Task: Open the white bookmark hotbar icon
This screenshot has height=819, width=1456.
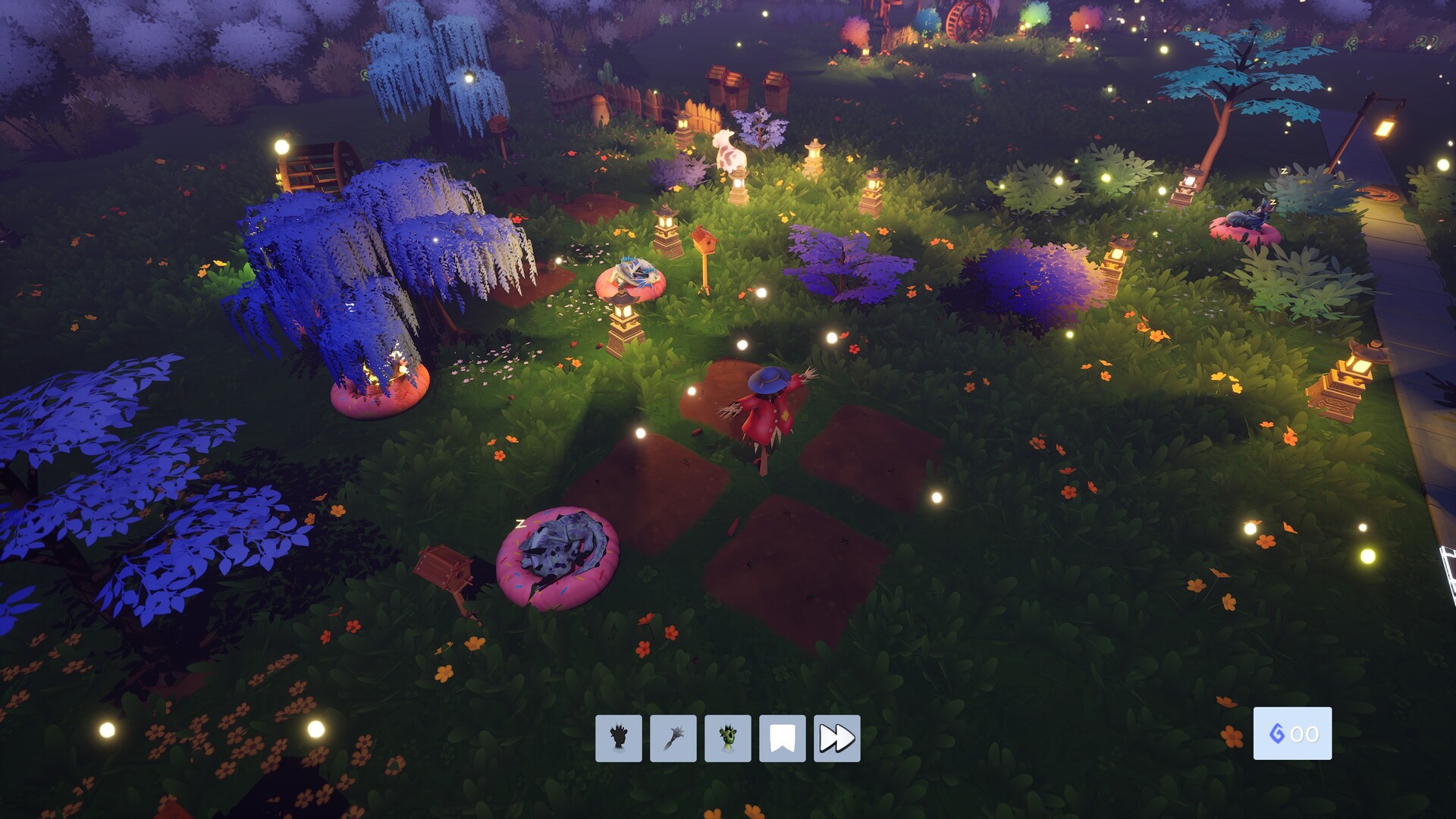Action: click(783, 736)
